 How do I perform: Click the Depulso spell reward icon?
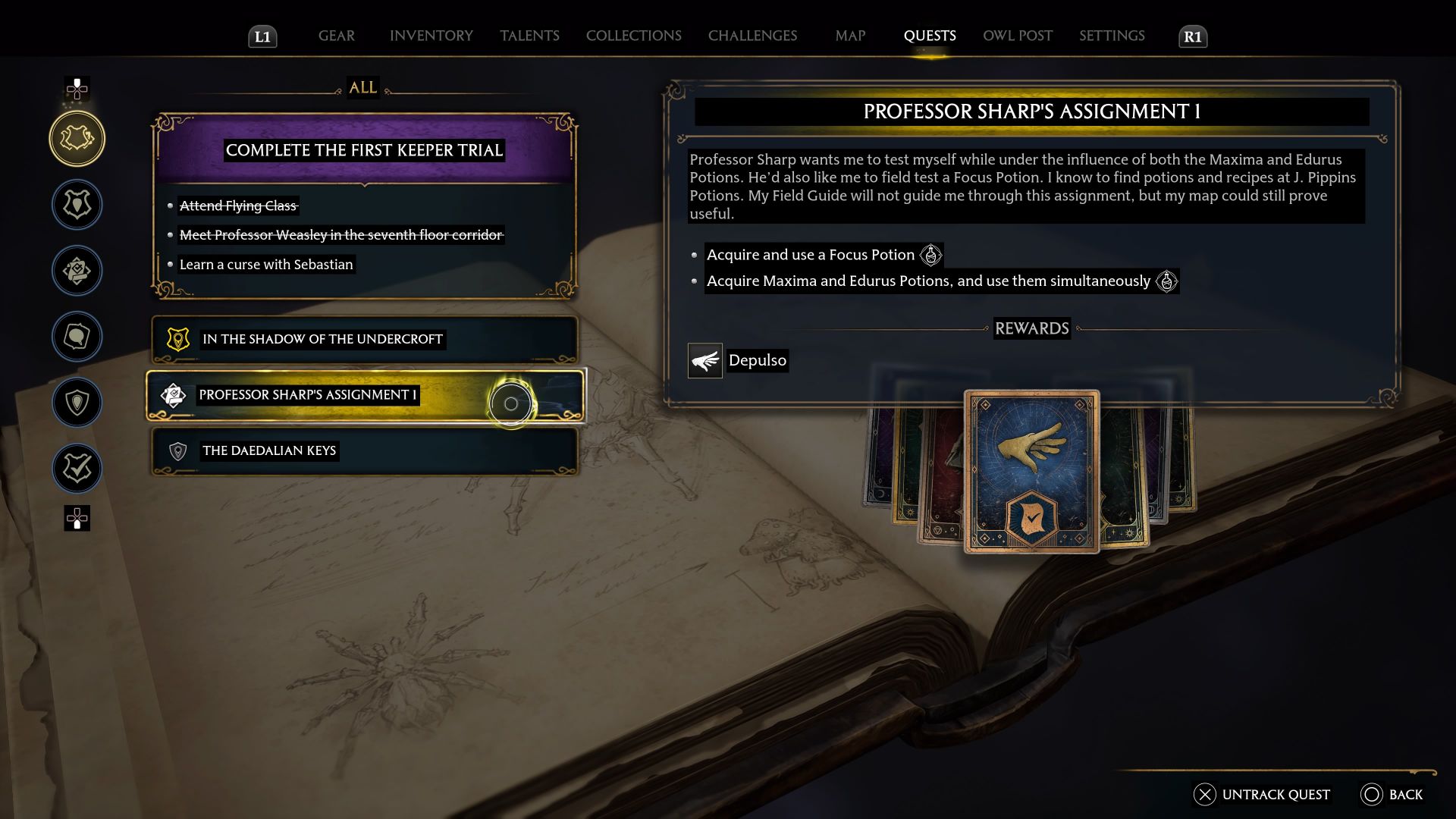point(704,360)
